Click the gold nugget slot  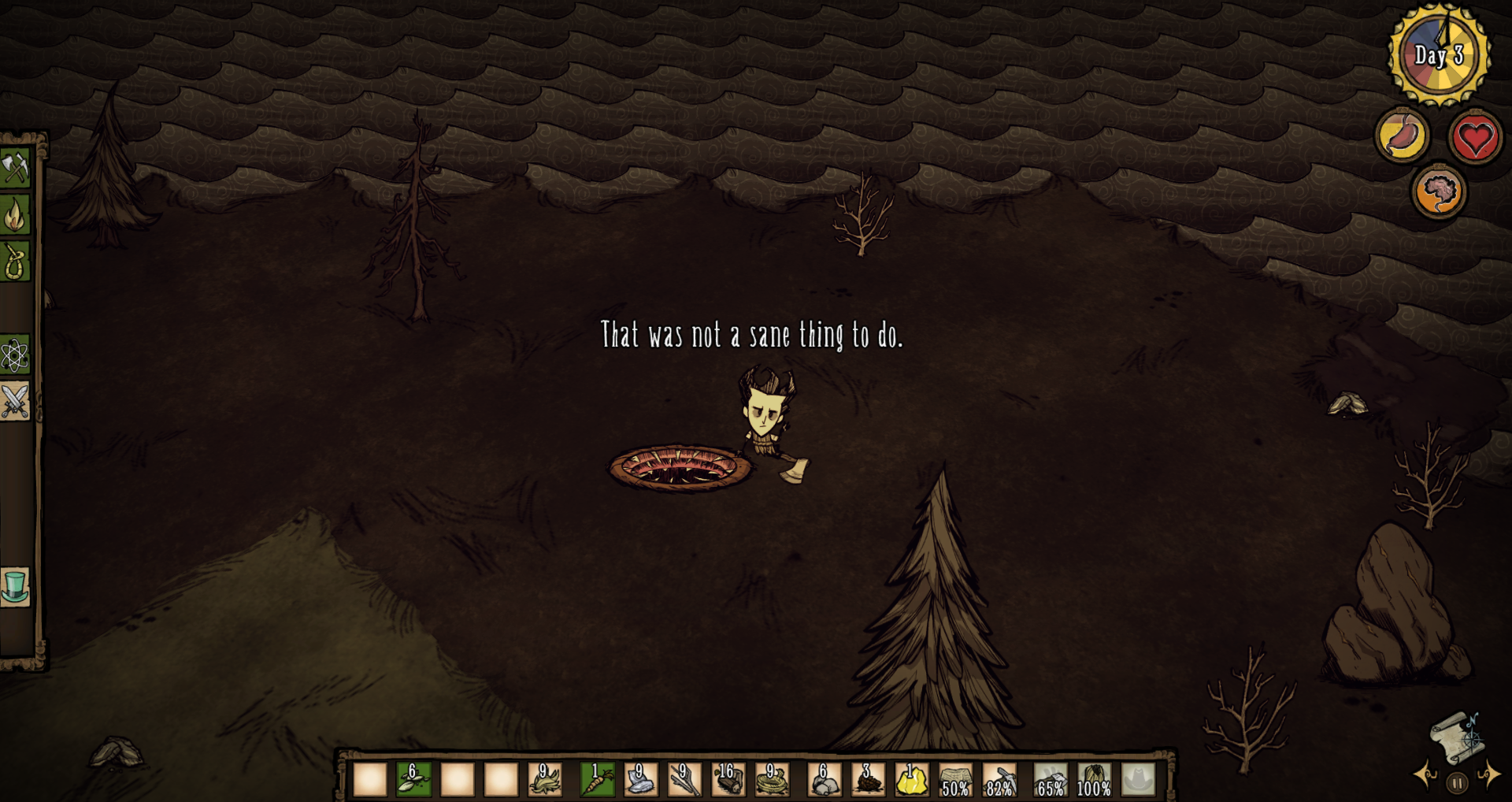point(912,779)
